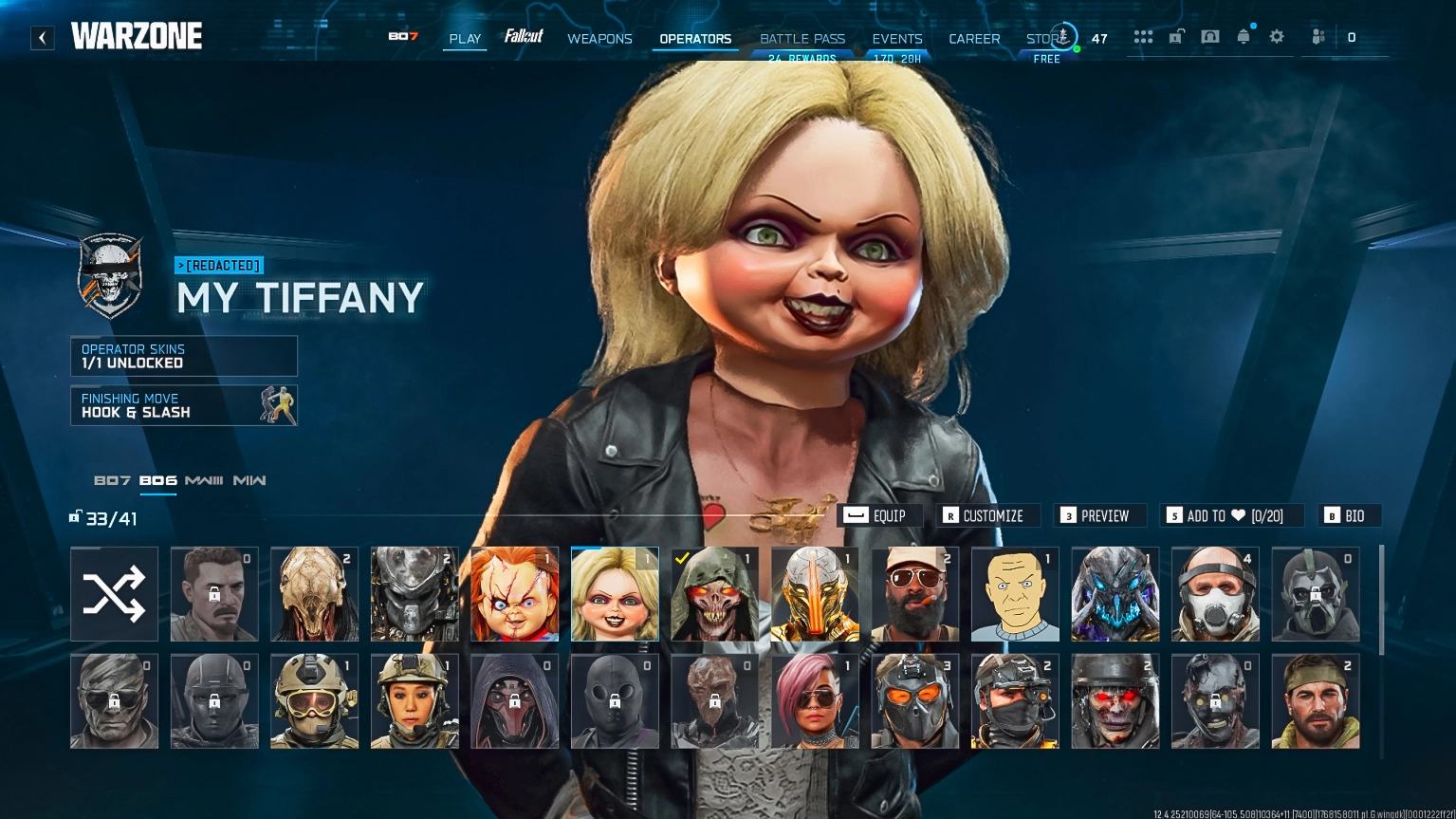Click the REDACTED faction skull emblem
Screen dimensions: 1456x819
[111, 276]
